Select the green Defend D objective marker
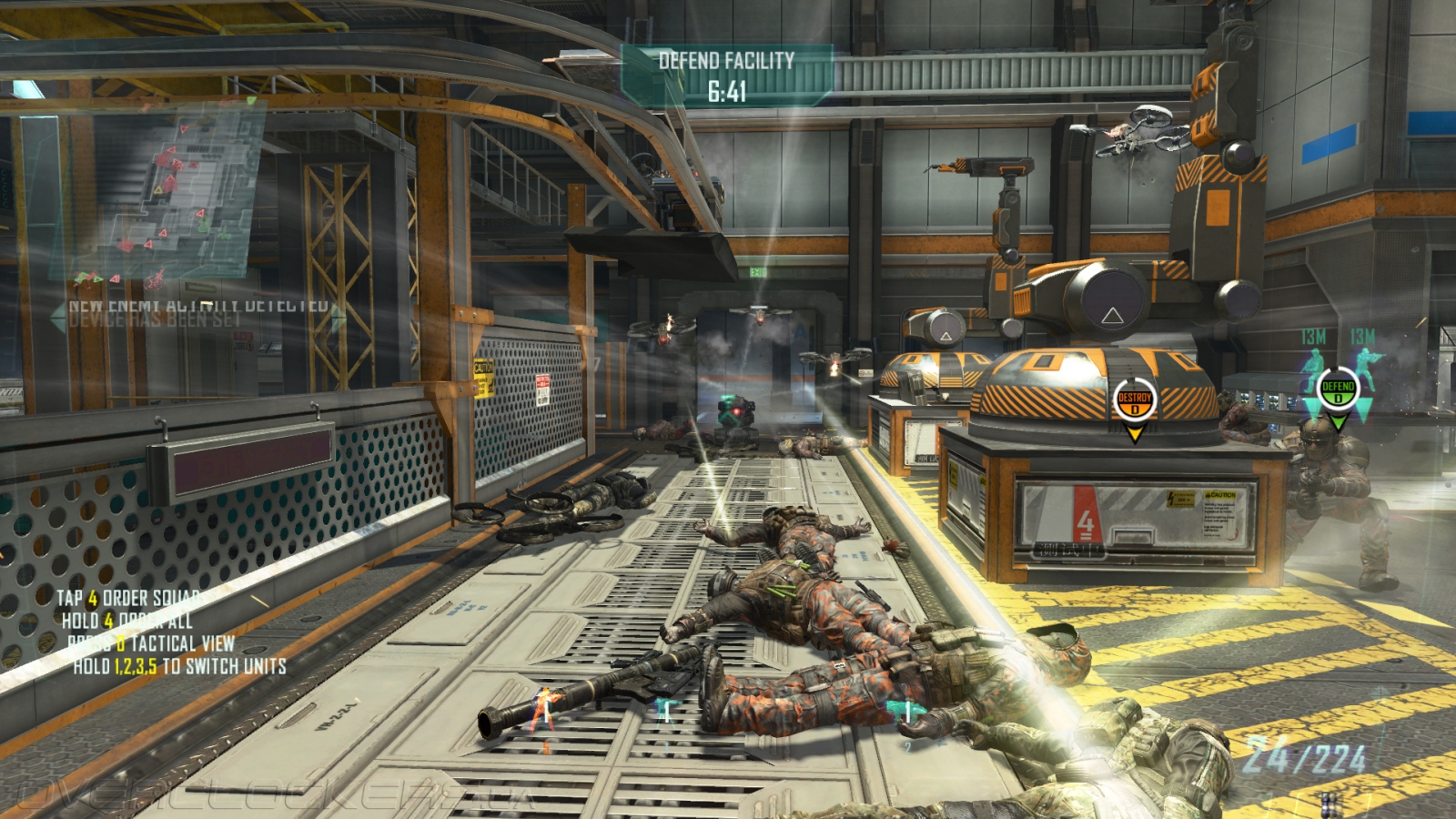Viewport: 1456px width, 819px height. (x=1338, y=391)
